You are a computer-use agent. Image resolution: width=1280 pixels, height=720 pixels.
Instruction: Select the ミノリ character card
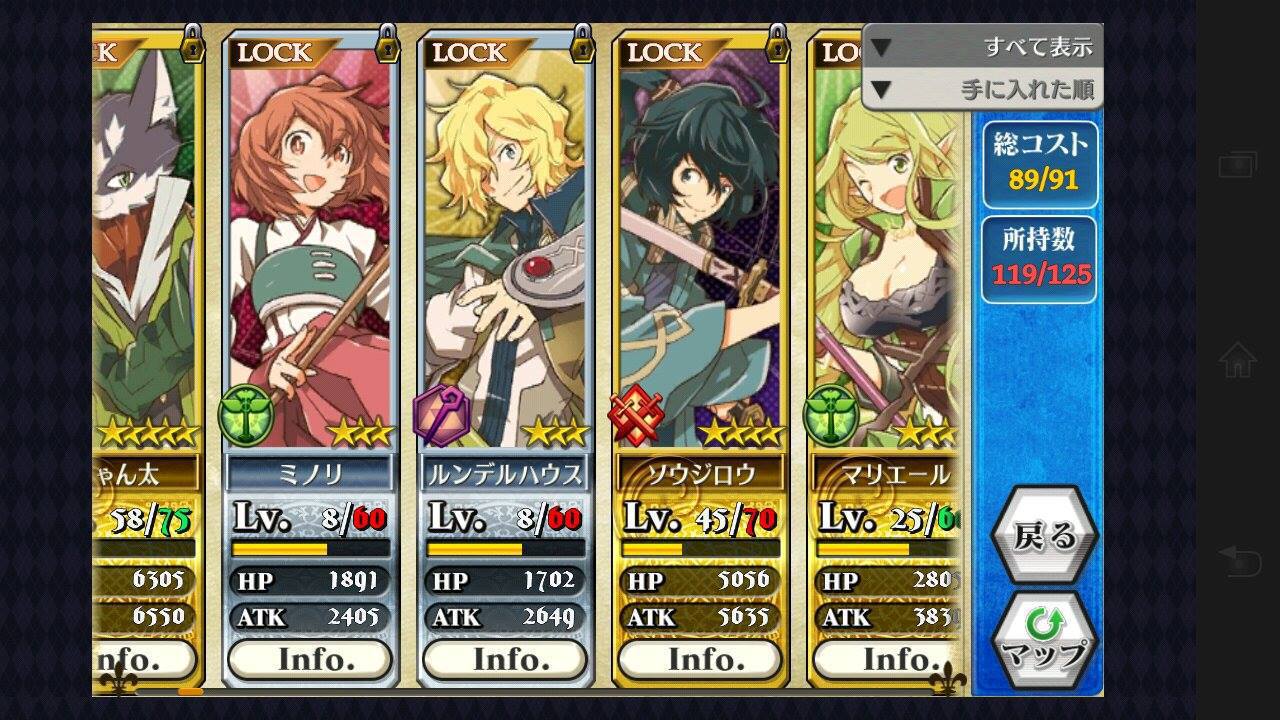click(309, 250)
